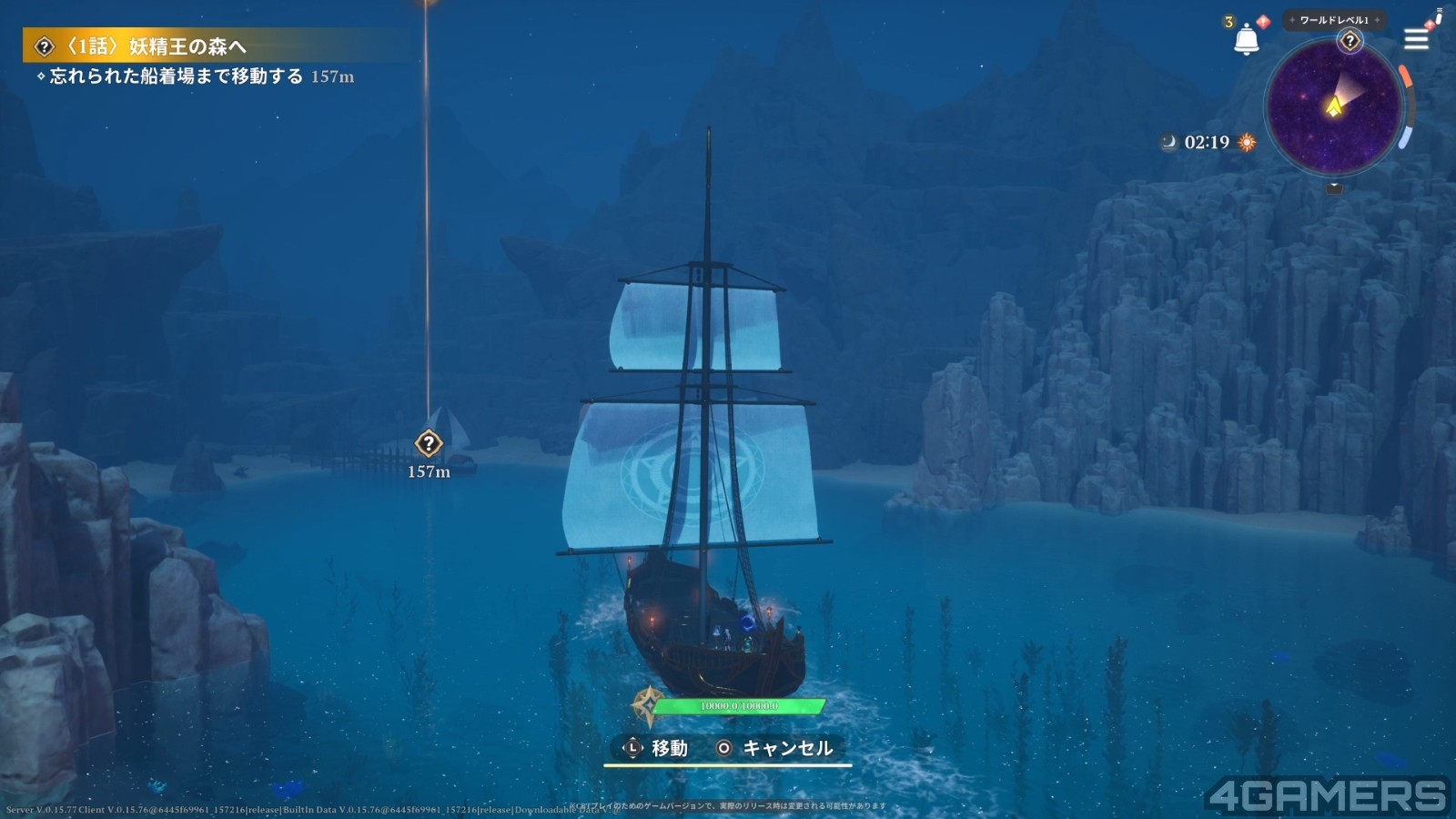Open the notification bell
Image resolution: width=1456 pixels, height=819 pixels.
point(1246,39)
